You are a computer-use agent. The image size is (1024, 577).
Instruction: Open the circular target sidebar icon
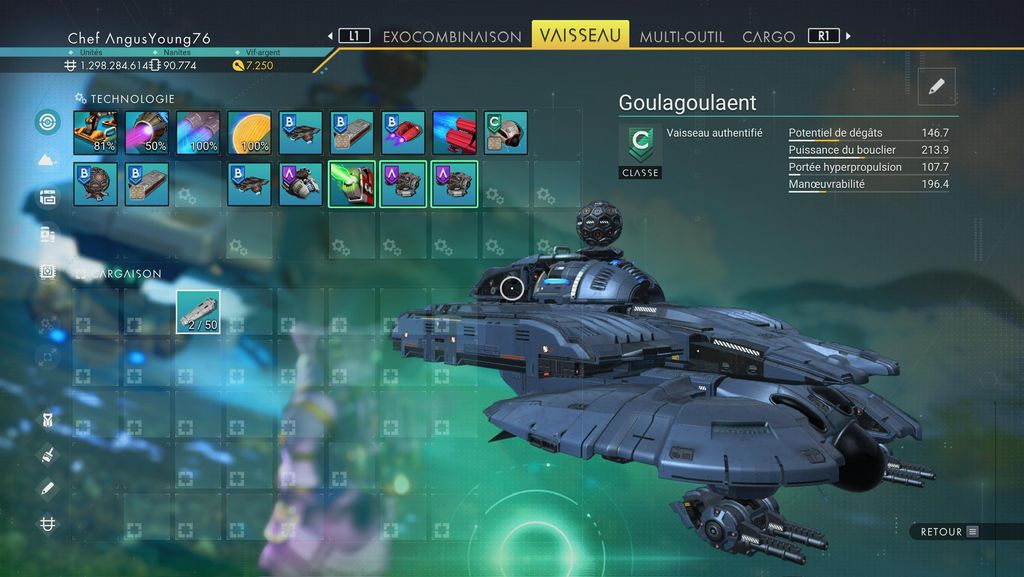click(47, 122)
